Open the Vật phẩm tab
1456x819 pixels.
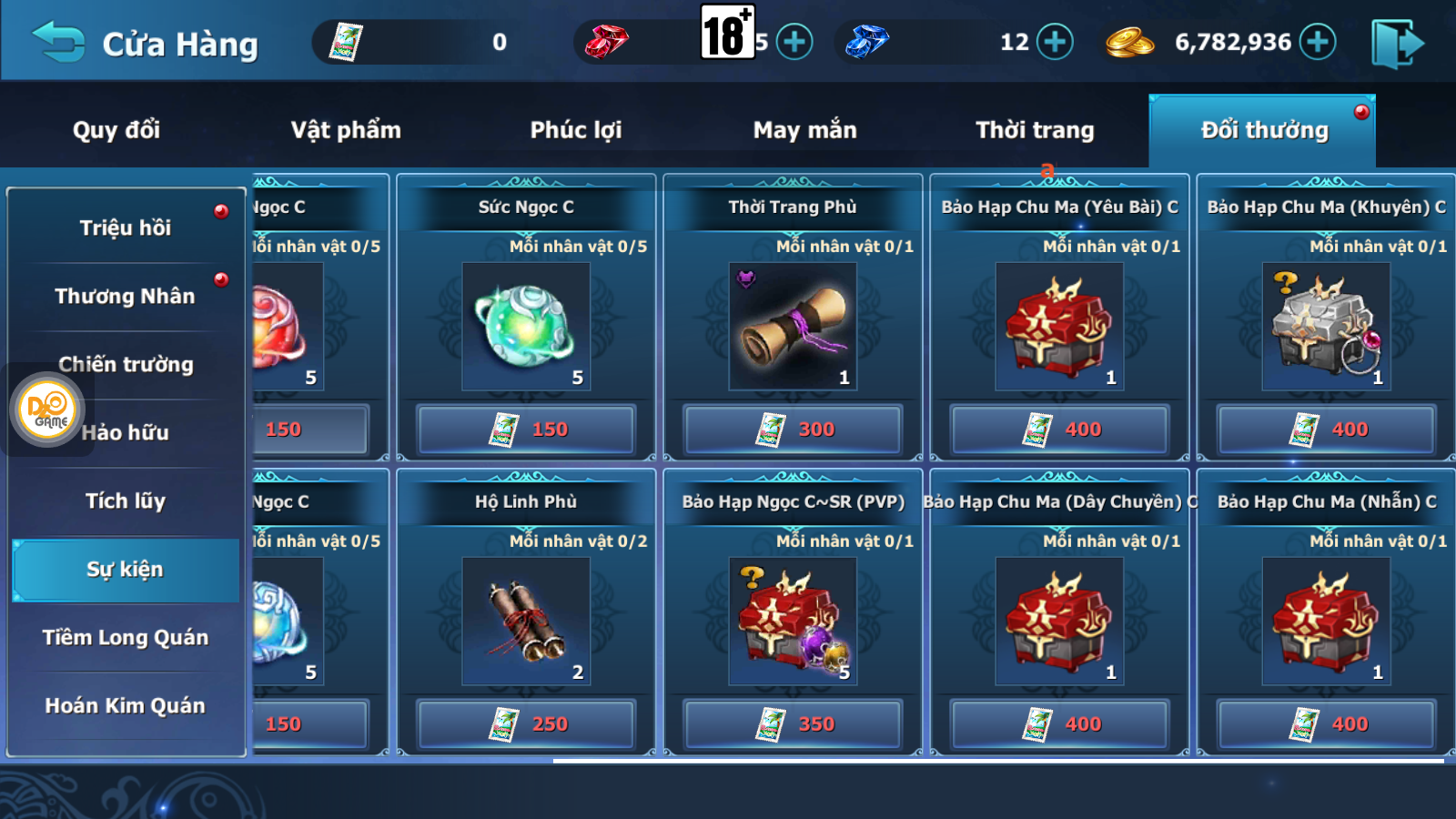346,130
